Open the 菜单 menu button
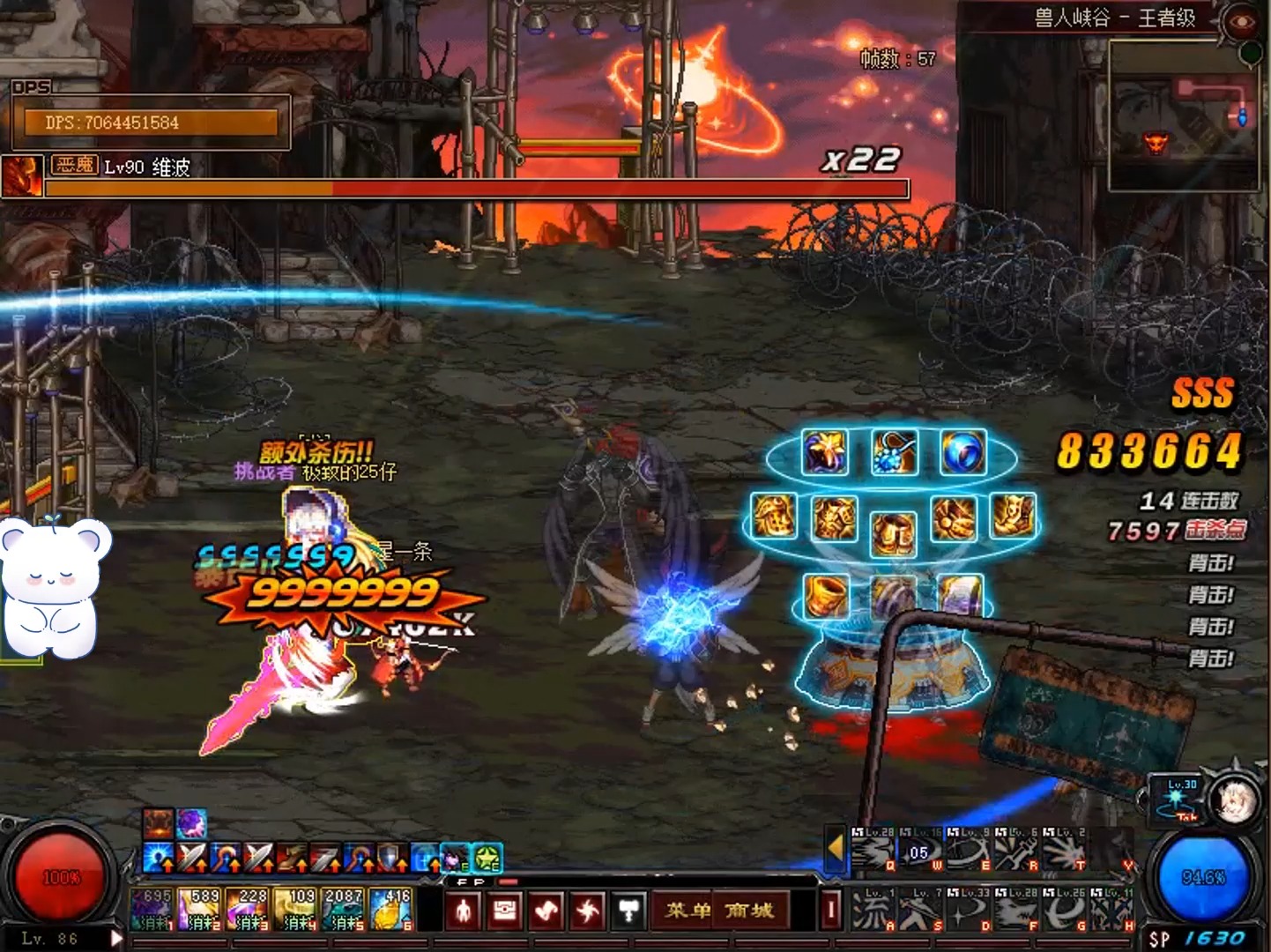Image resolution: width=1271 pixels, height=952 pixels. point(688,911)
